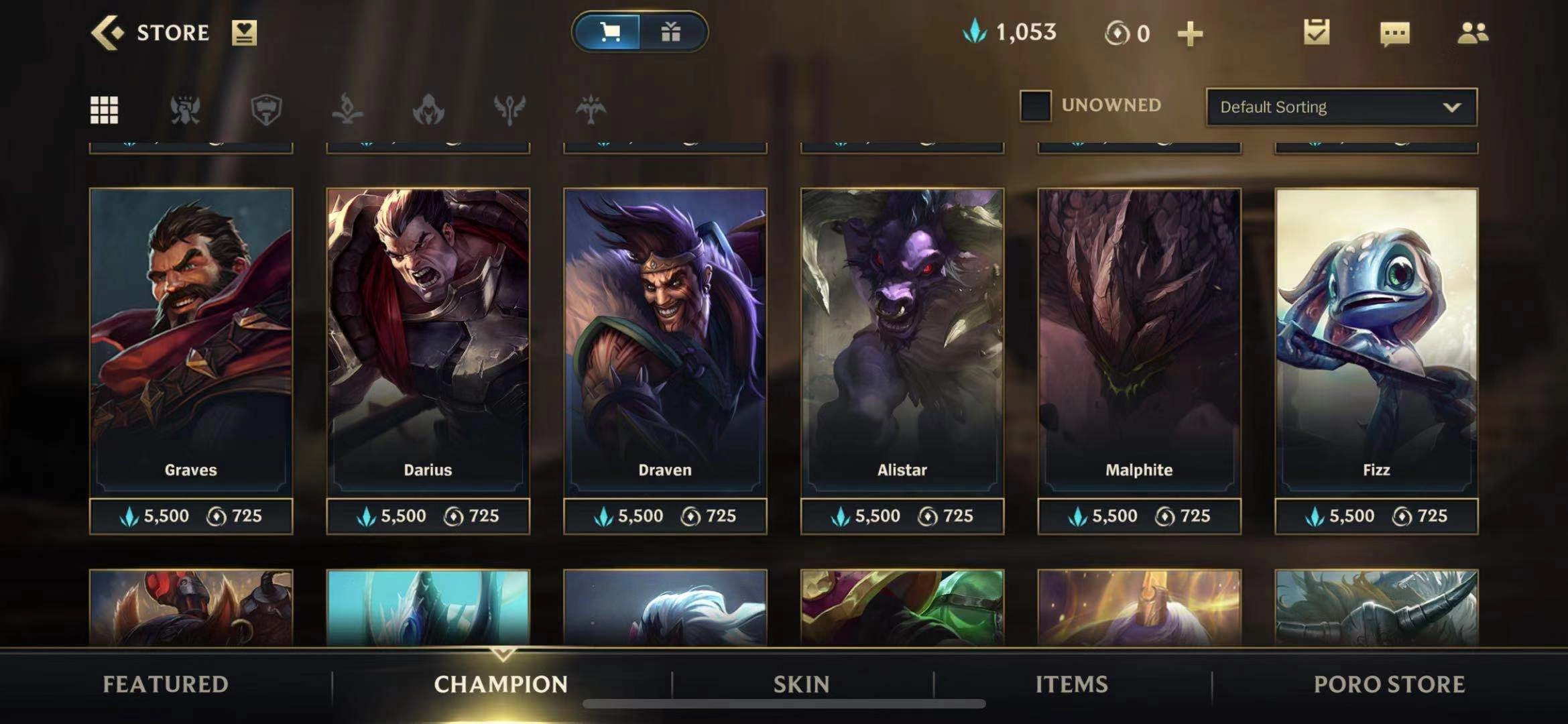
Task: Add more Wild Cores with plus button
Action: click(x=1190, y=34)
